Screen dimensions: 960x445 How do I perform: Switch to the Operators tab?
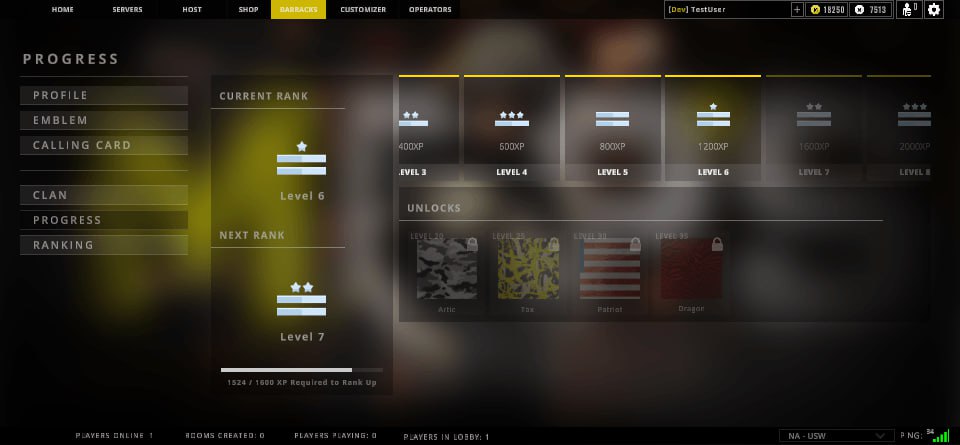click(x=430, y=10)
